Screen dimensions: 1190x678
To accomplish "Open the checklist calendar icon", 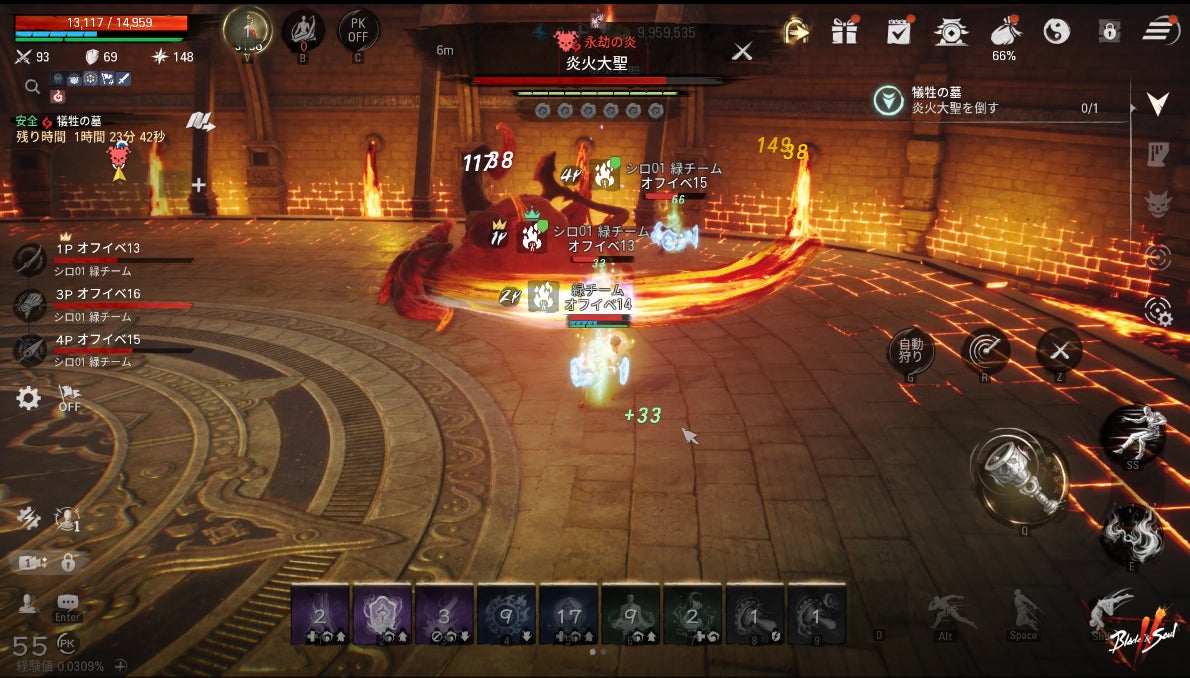I will [898, 31].
